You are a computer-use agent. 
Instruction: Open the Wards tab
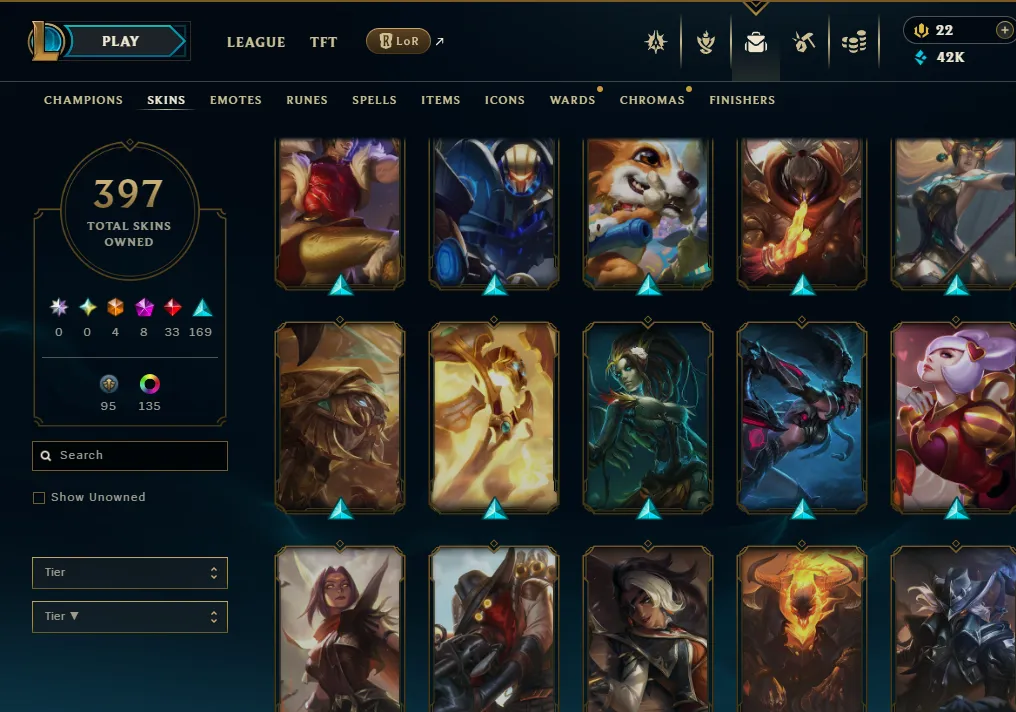[572, 100]
